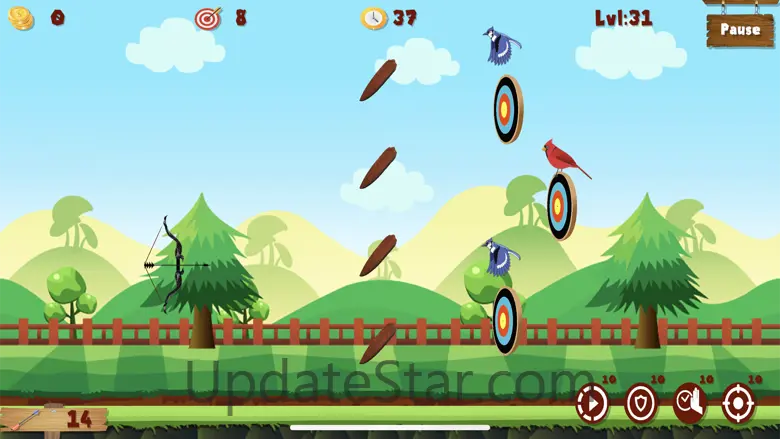Viewport: 780px width, 439px height.
Task: Activate the play-arrow dashed circle power-up
Action: pos(592,402)
